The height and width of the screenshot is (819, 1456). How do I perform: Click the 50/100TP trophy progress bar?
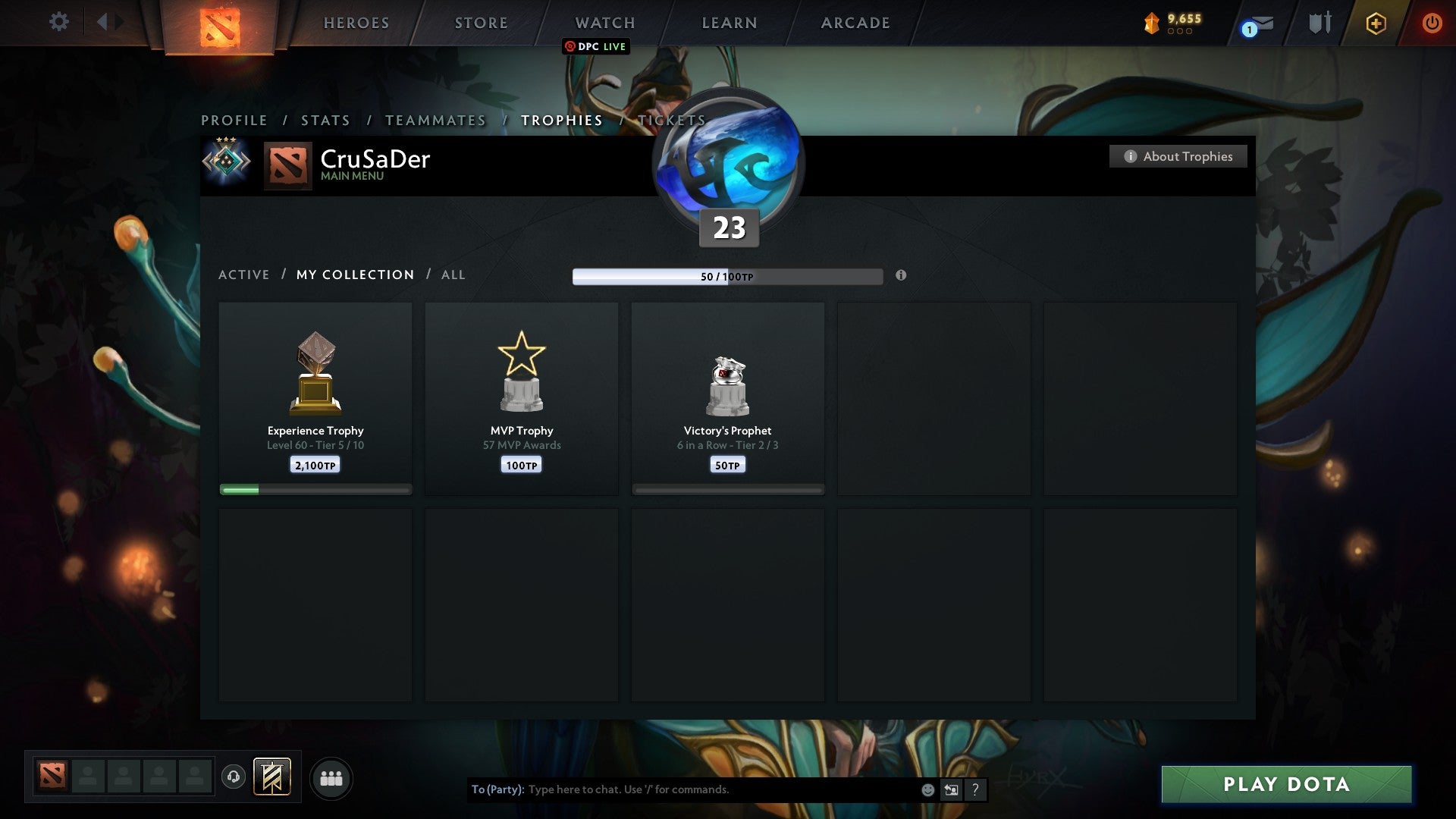(x=726, y=277)
